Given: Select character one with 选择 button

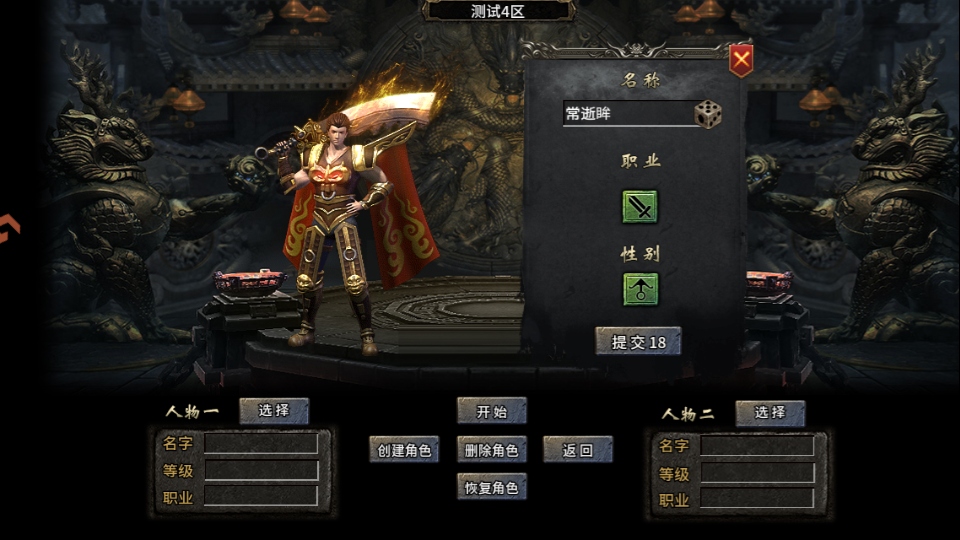Looking at the screenshot, I should (274, 411).
